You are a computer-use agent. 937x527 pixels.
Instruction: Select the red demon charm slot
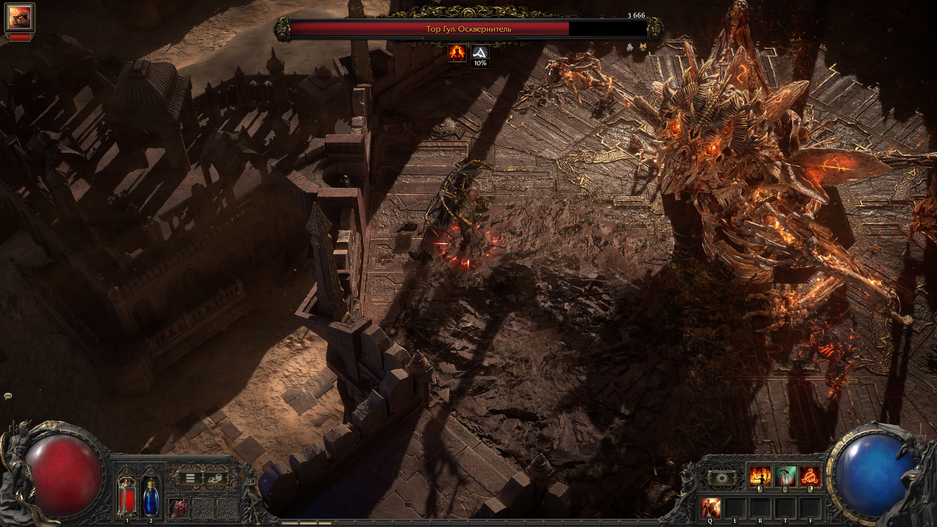pos(178,507)
